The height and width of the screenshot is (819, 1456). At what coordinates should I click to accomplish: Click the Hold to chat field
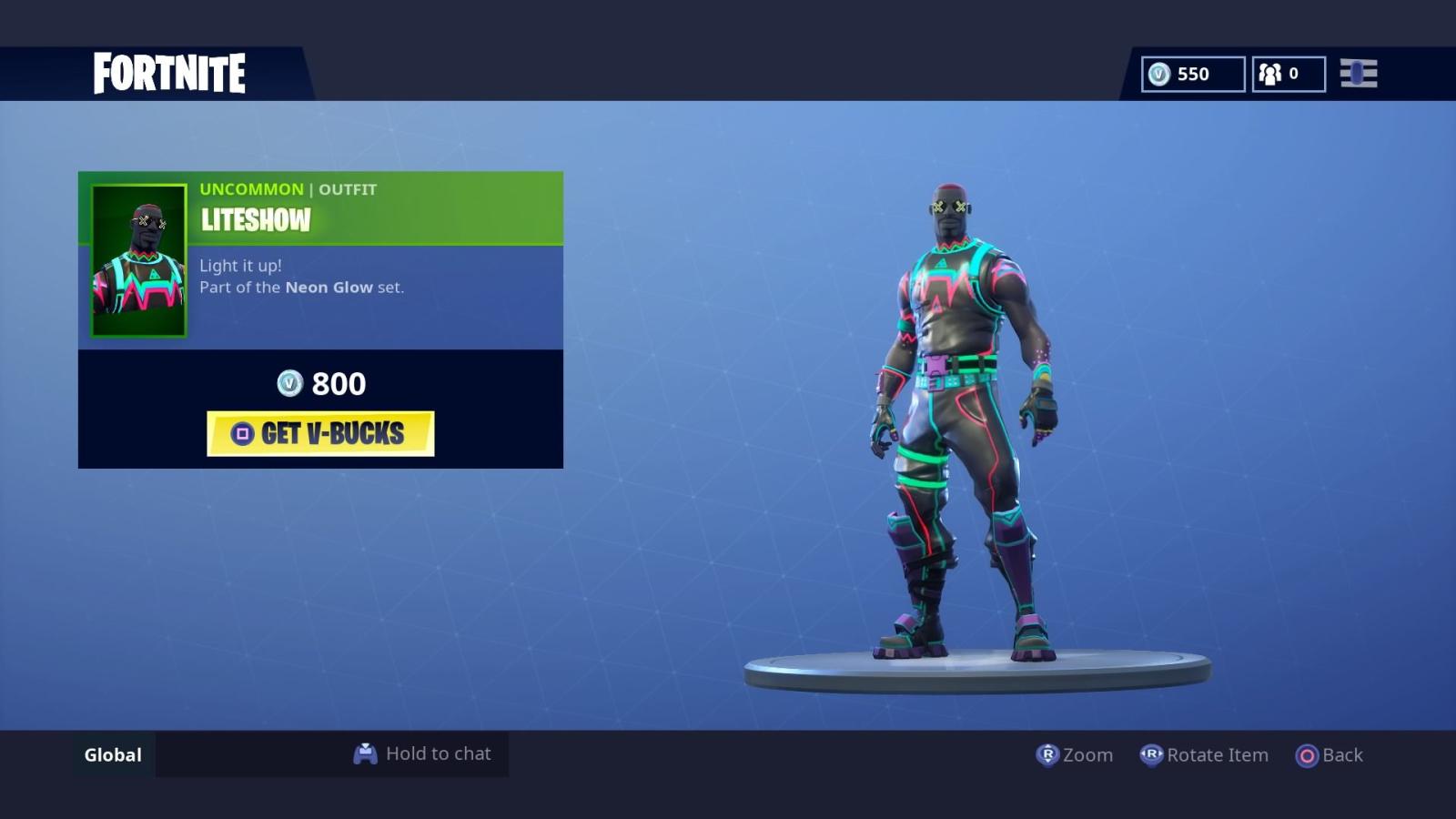(x=438, y=753)
